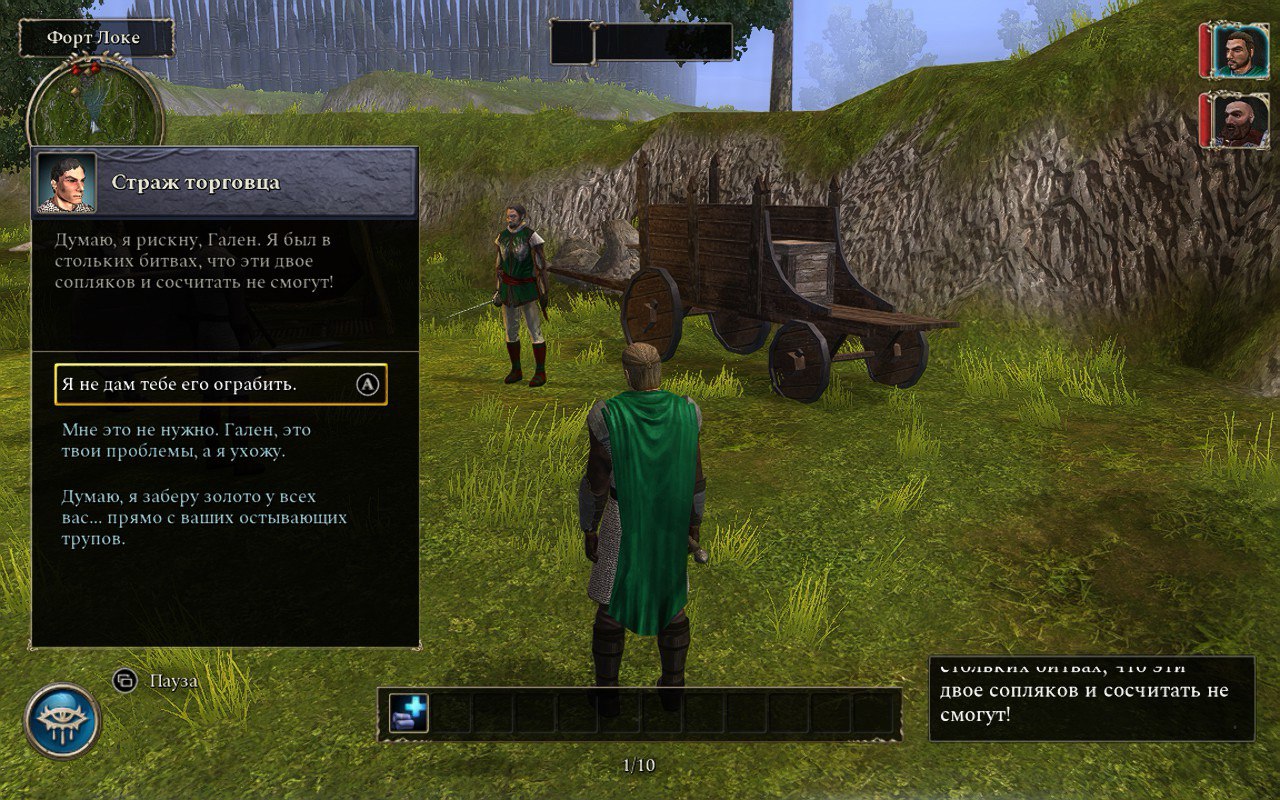Pick reply "Думаю, я заберу золото у всех вас..."
The width and height of the screenshot is (1280, 800).
tap(204, 518)
